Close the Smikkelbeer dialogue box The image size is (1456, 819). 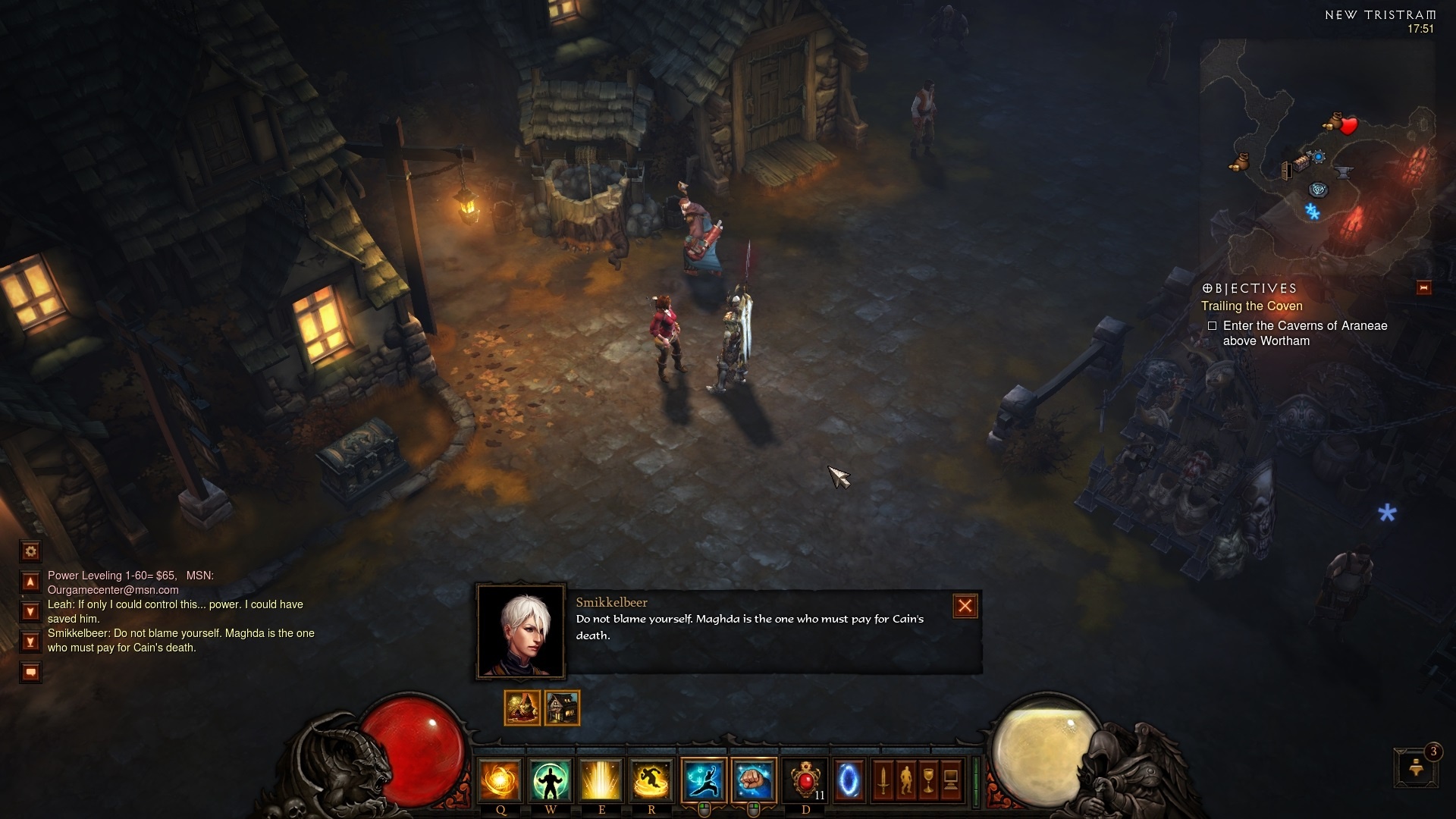[x=965, y=606]
